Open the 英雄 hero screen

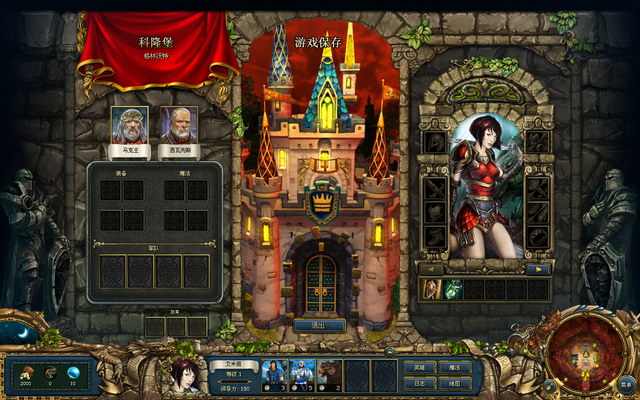click(417, 368)
